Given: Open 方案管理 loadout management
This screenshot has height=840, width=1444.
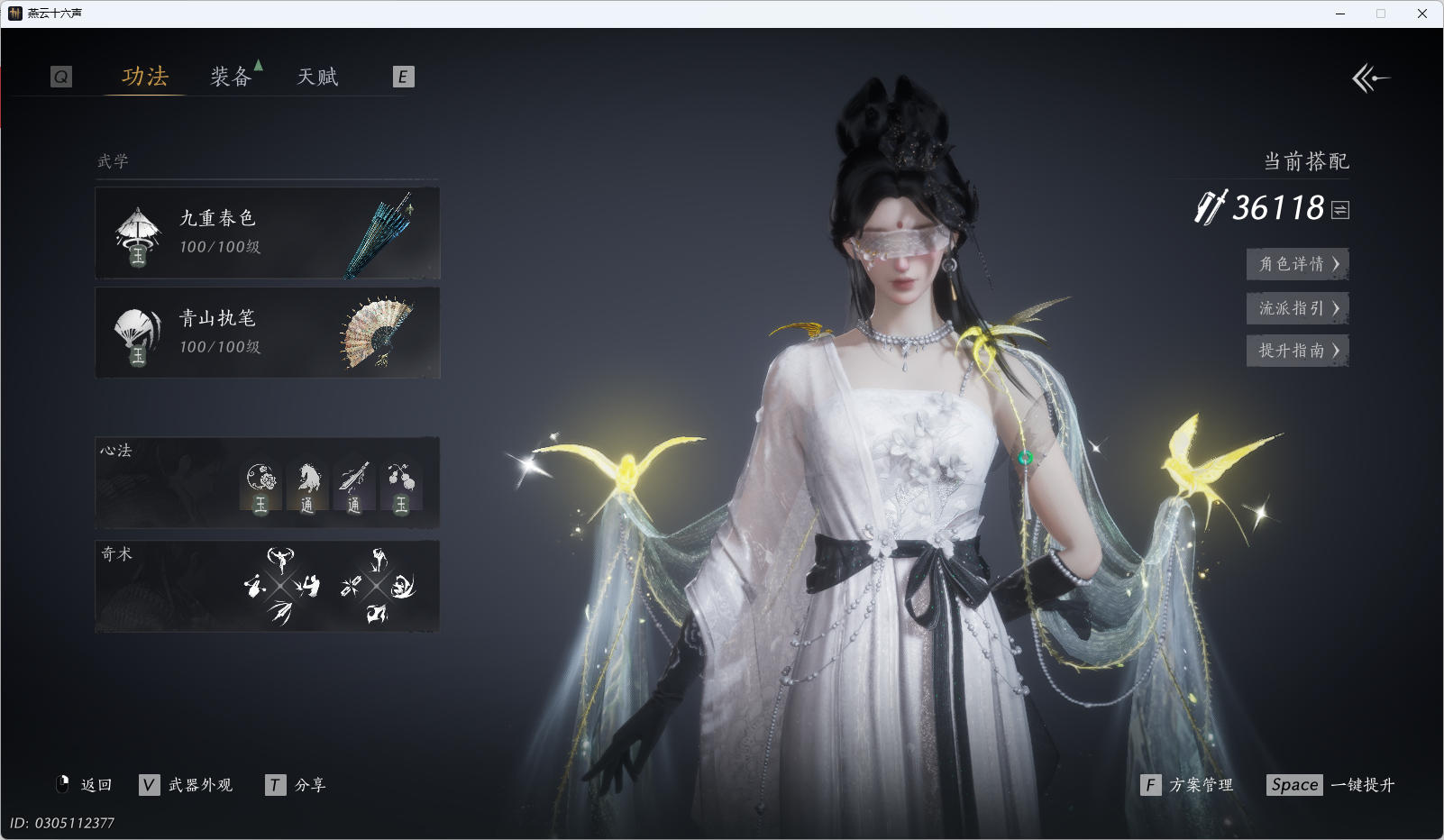Looking at the screenshot, I should (x=1187, y=785).
